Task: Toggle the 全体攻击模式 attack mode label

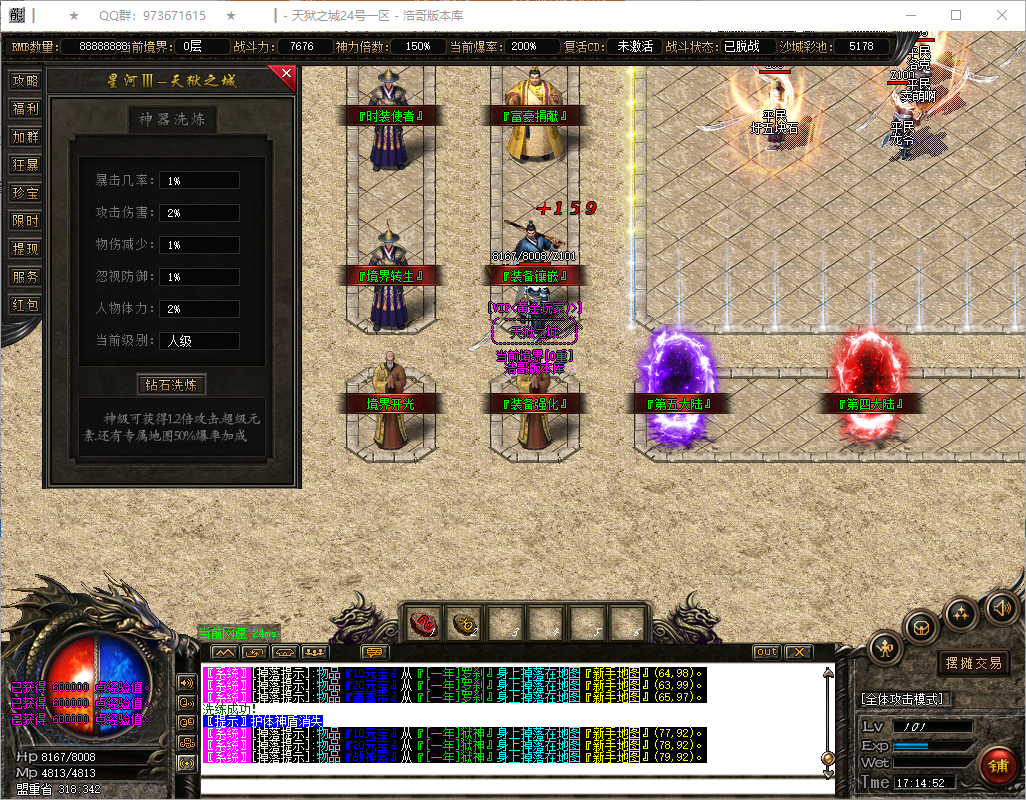Action: [x=907, y=699]
